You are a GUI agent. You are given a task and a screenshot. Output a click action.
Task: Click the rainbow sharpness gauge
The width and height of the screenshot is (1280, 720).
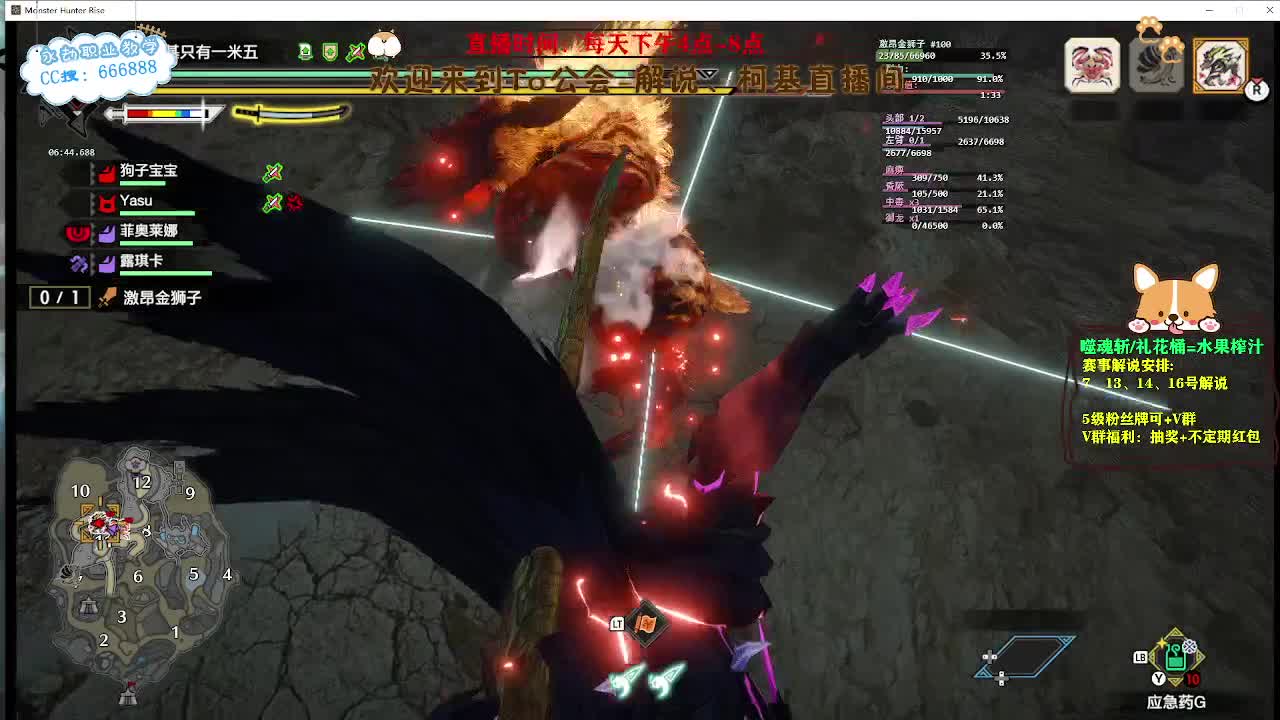click(163, 114)
